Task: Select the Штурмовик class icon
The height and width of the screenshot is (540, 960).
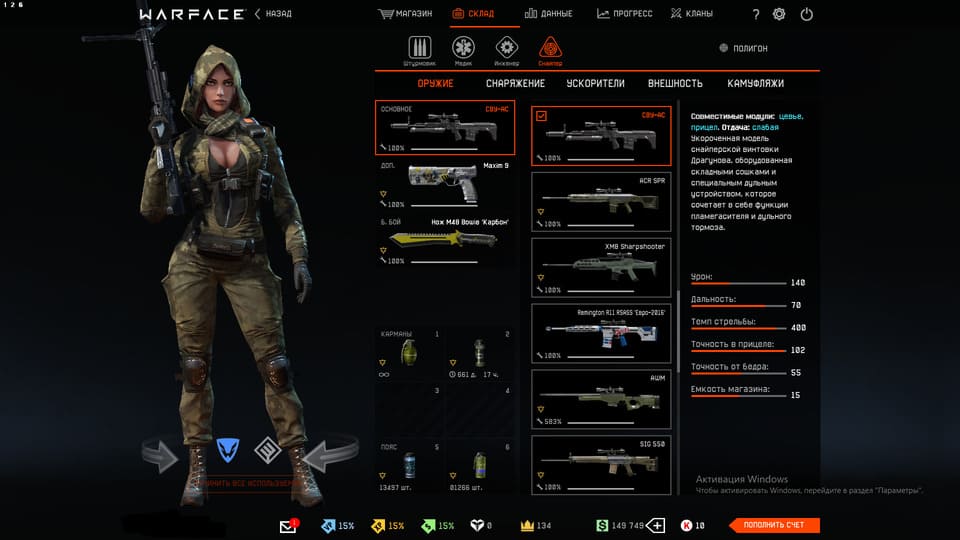Action: point(420,49)
